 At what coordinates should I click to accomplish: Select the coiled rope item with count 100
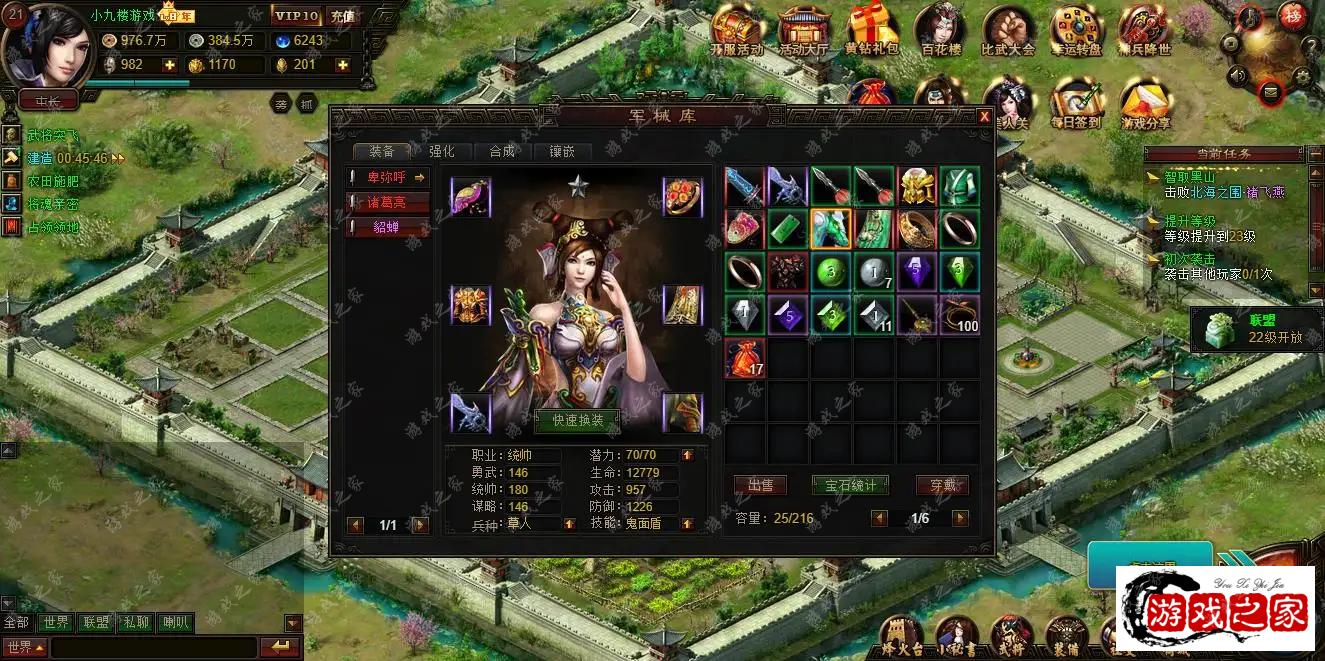pyautogui.click(x=959, y=314)
